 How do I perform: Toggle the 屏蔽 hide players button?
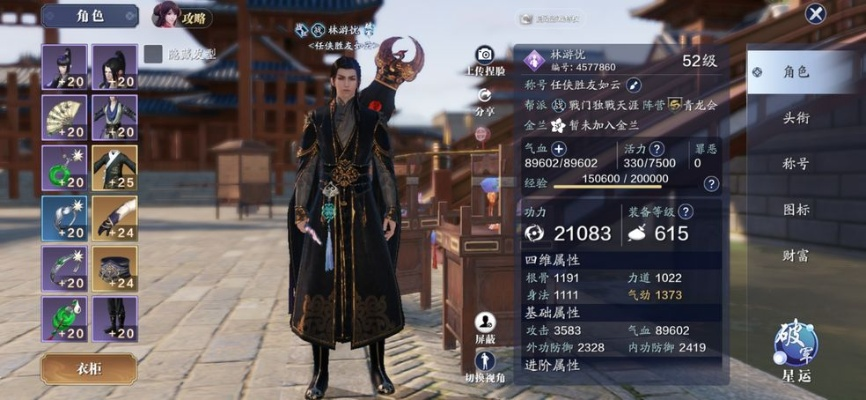click(485, 326)
